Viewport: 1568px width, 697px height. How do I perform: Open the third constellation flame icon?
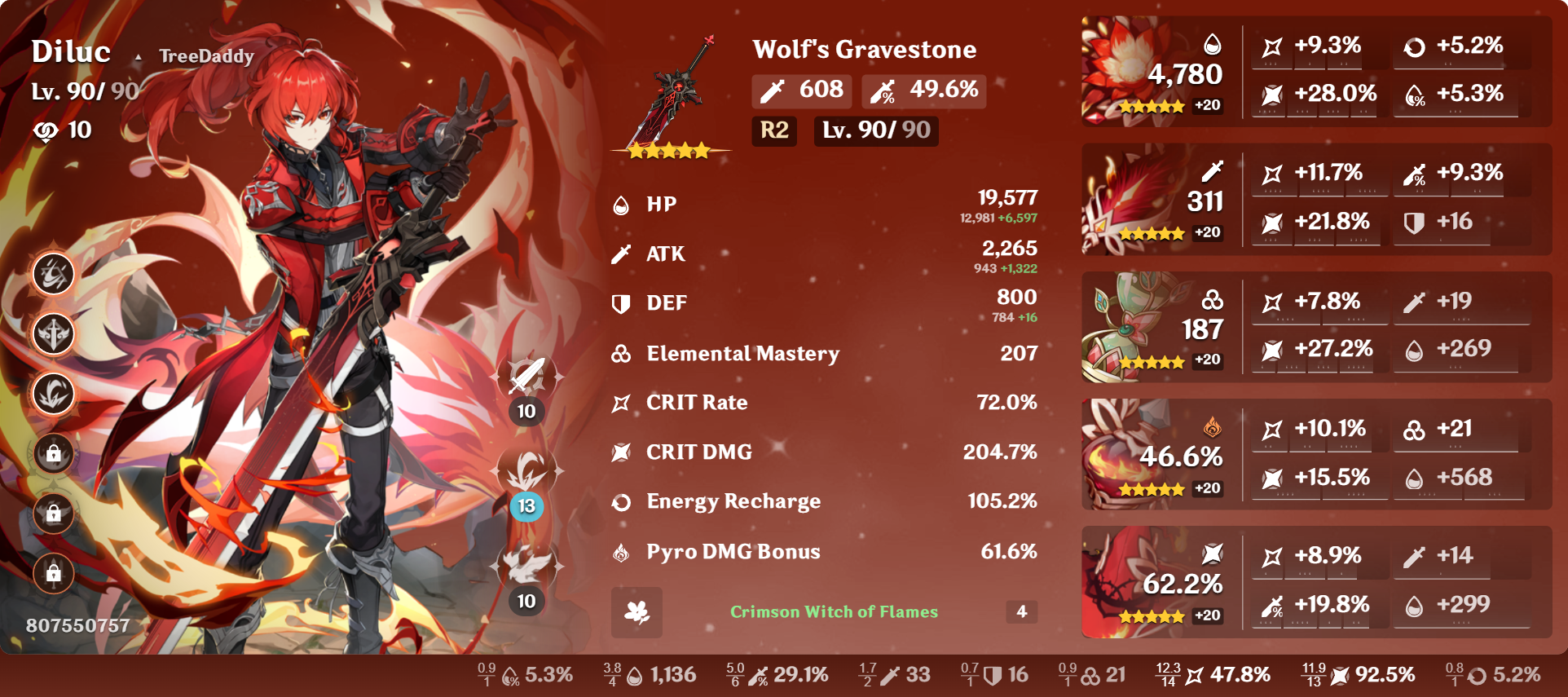pos(51,394)
